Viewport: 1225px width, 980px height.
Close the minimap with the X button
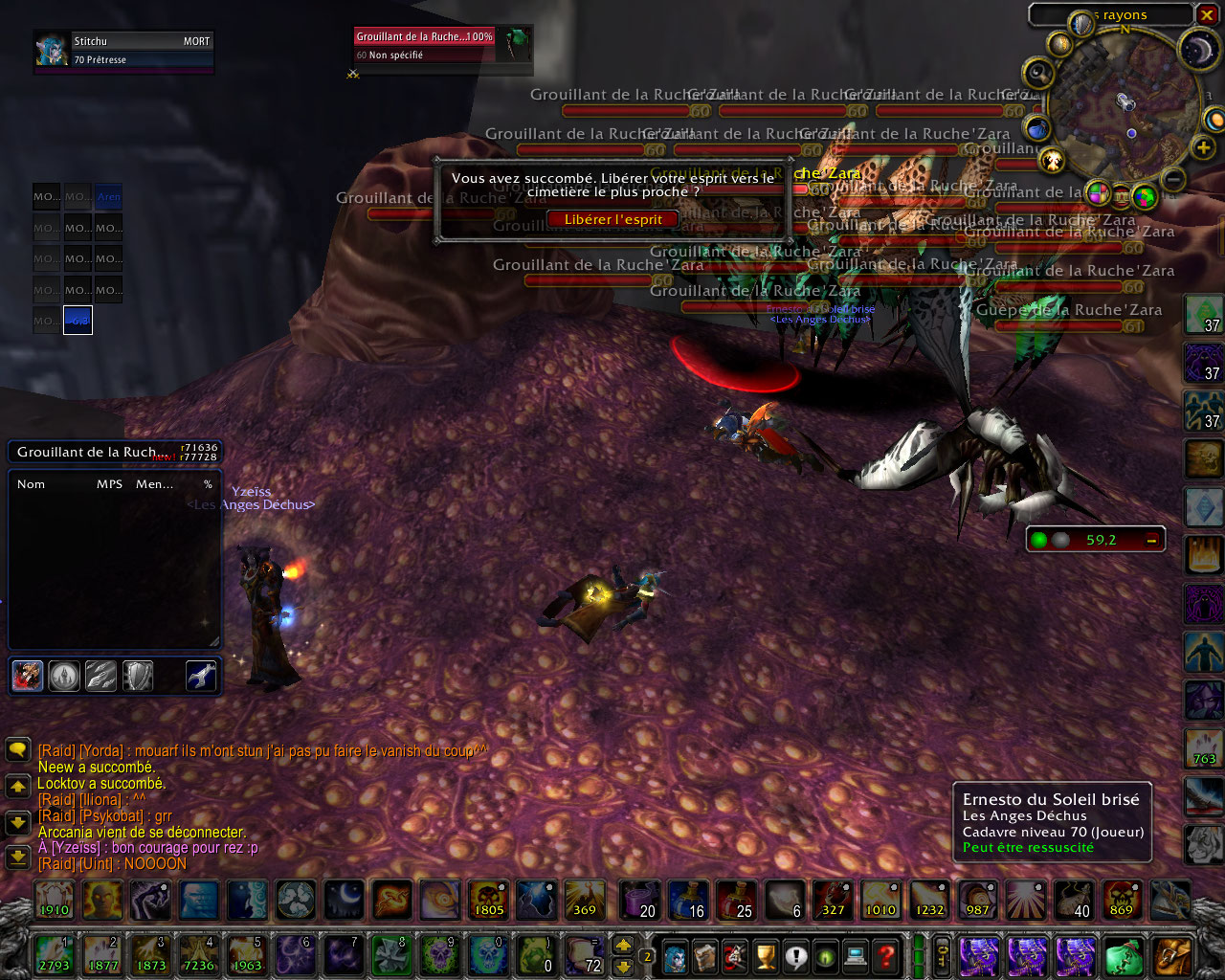click(1206, 14)
